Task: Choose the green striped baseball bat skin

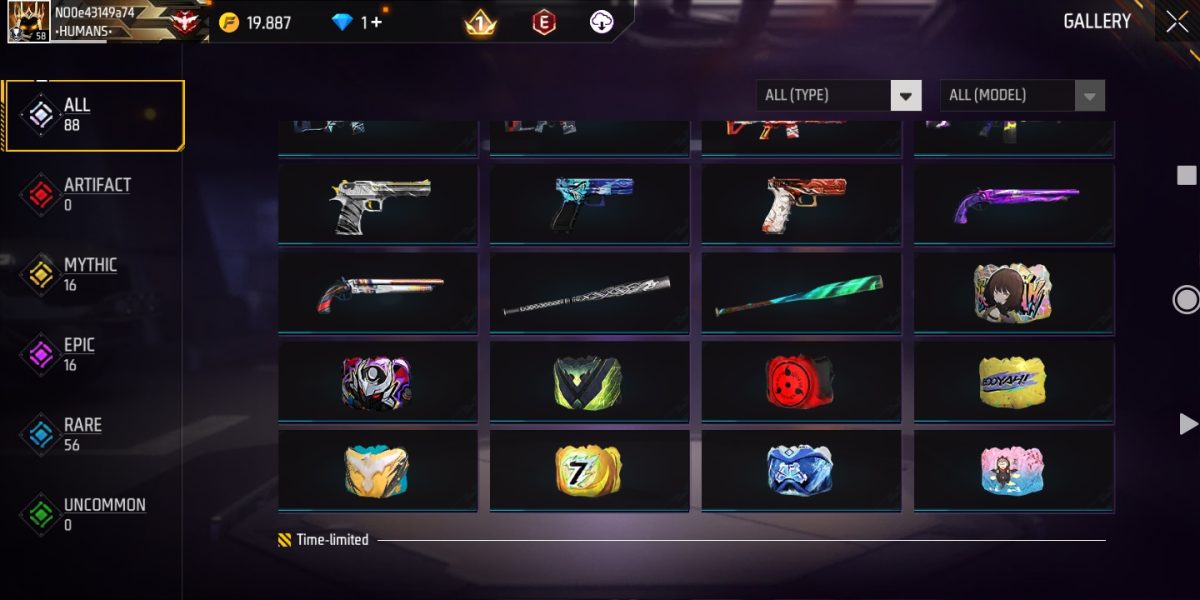Action: [801, 293]
